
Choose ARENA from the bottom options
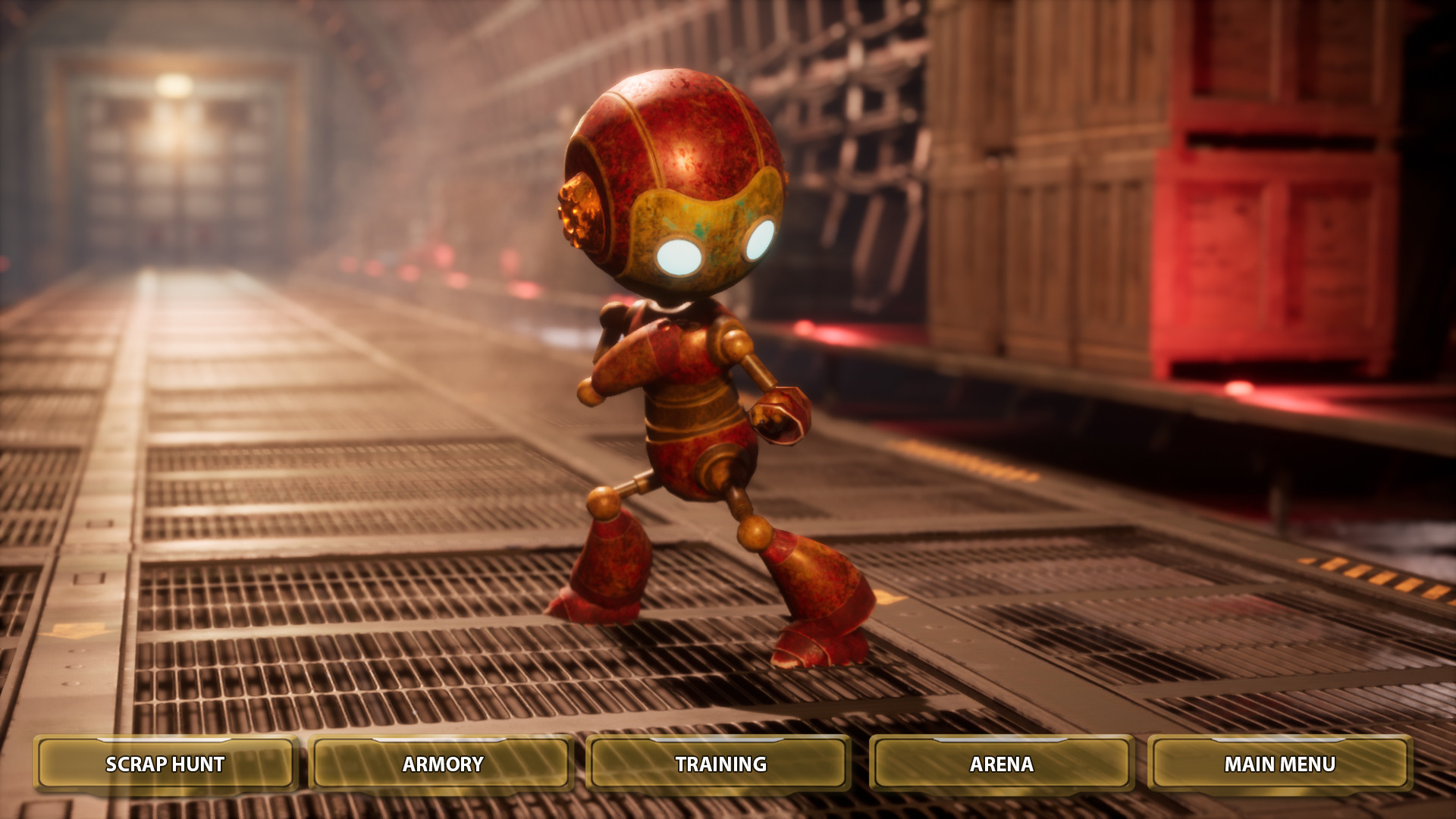[x=999, y=765]
